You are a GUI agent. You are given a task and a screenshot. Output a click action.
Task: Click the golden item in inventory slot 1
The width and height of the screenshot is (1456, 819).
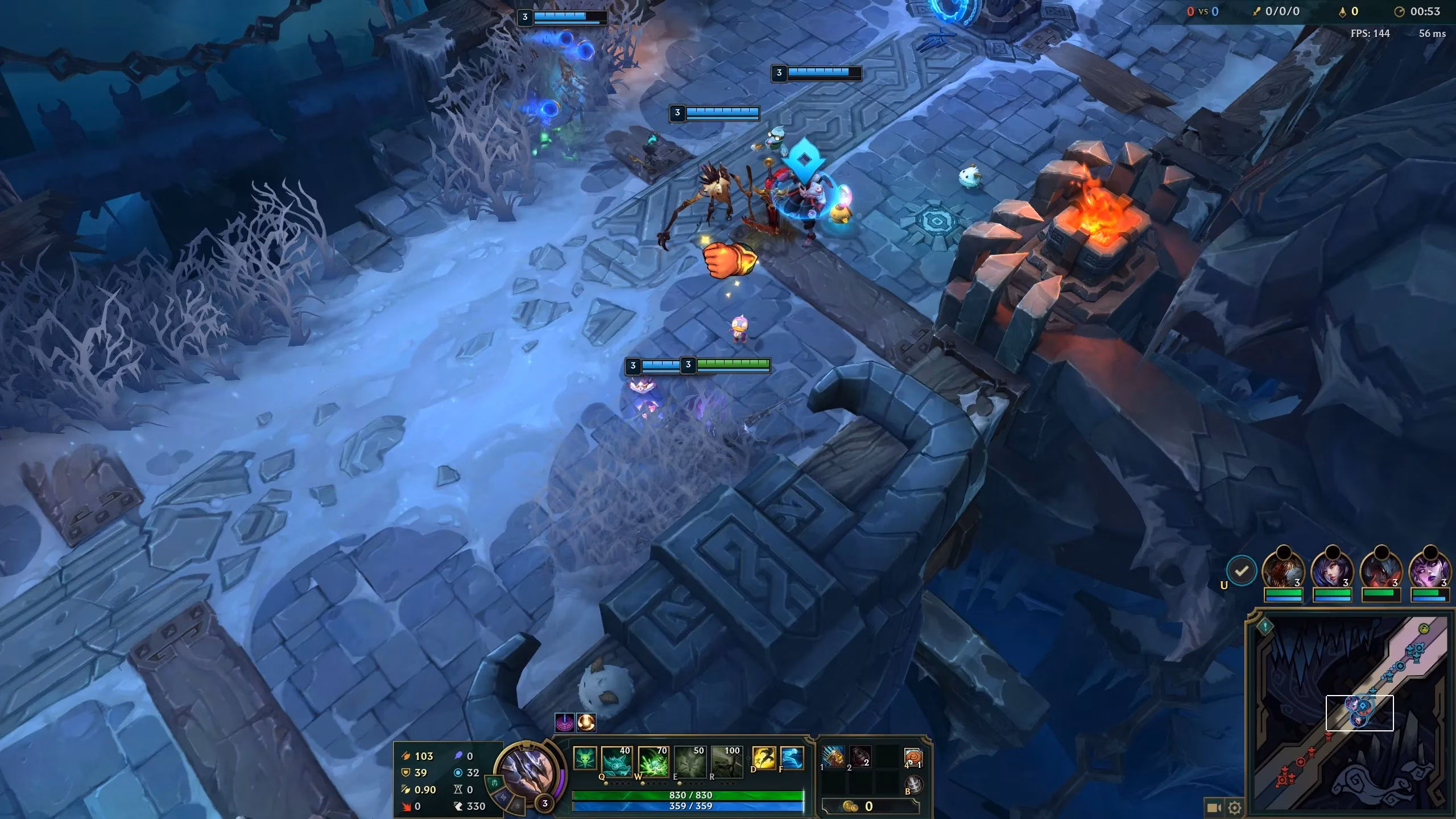tap(833, 758)
